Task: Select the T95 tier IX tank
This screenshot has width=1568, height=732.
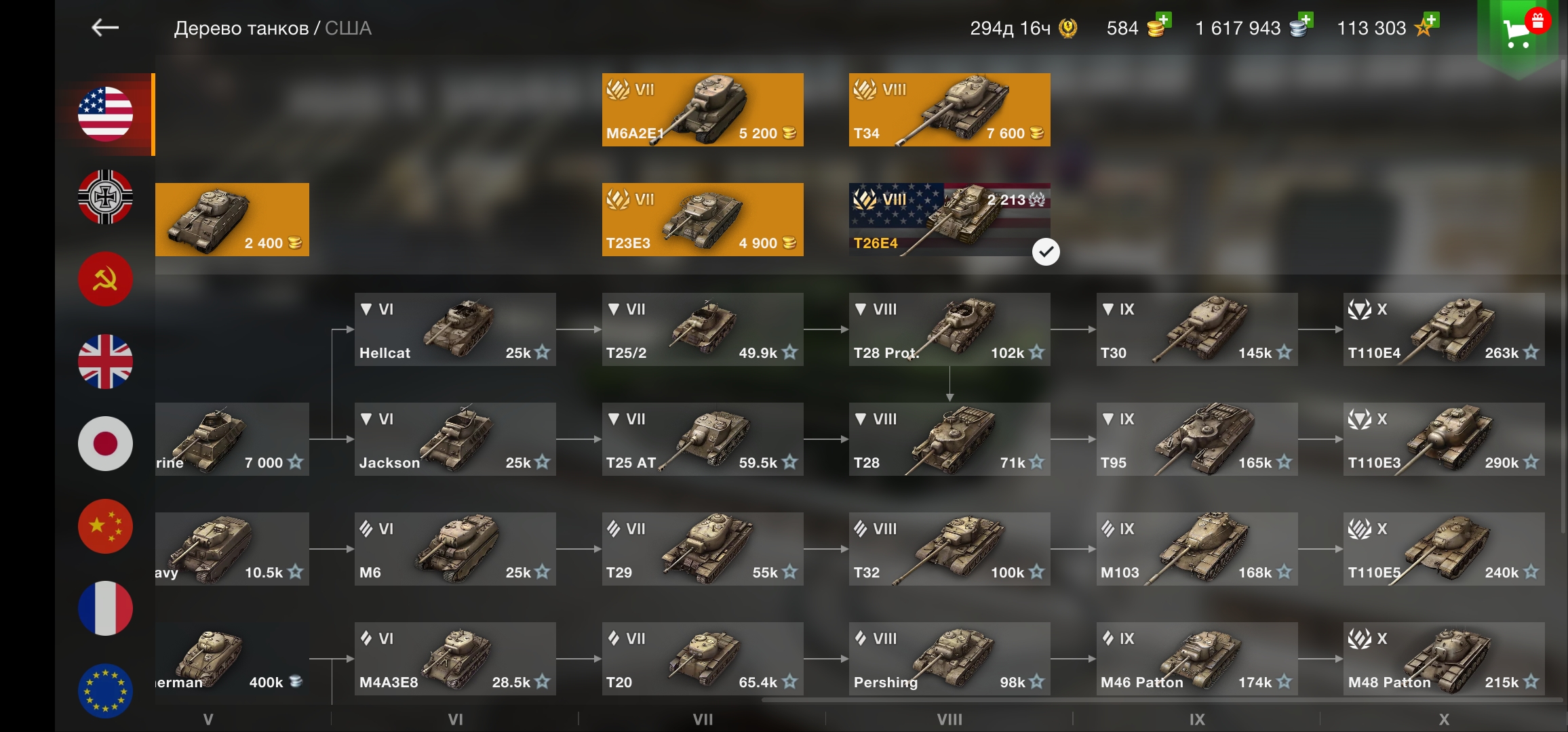Action: pos(1197,439)
